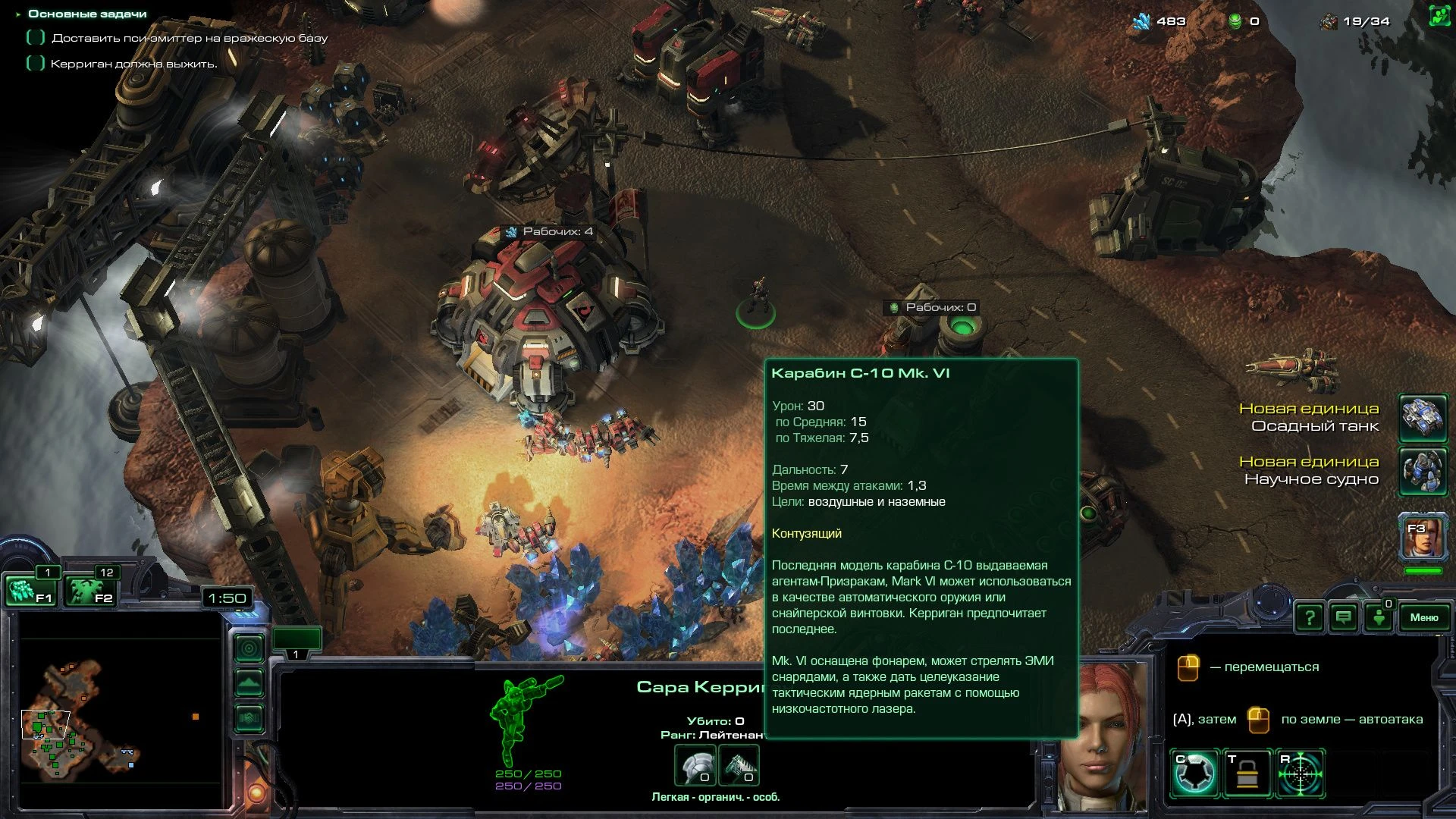1456x819 pixels.
Task: Open help via the question mark icon
Action: click(x=1310, y=618)
